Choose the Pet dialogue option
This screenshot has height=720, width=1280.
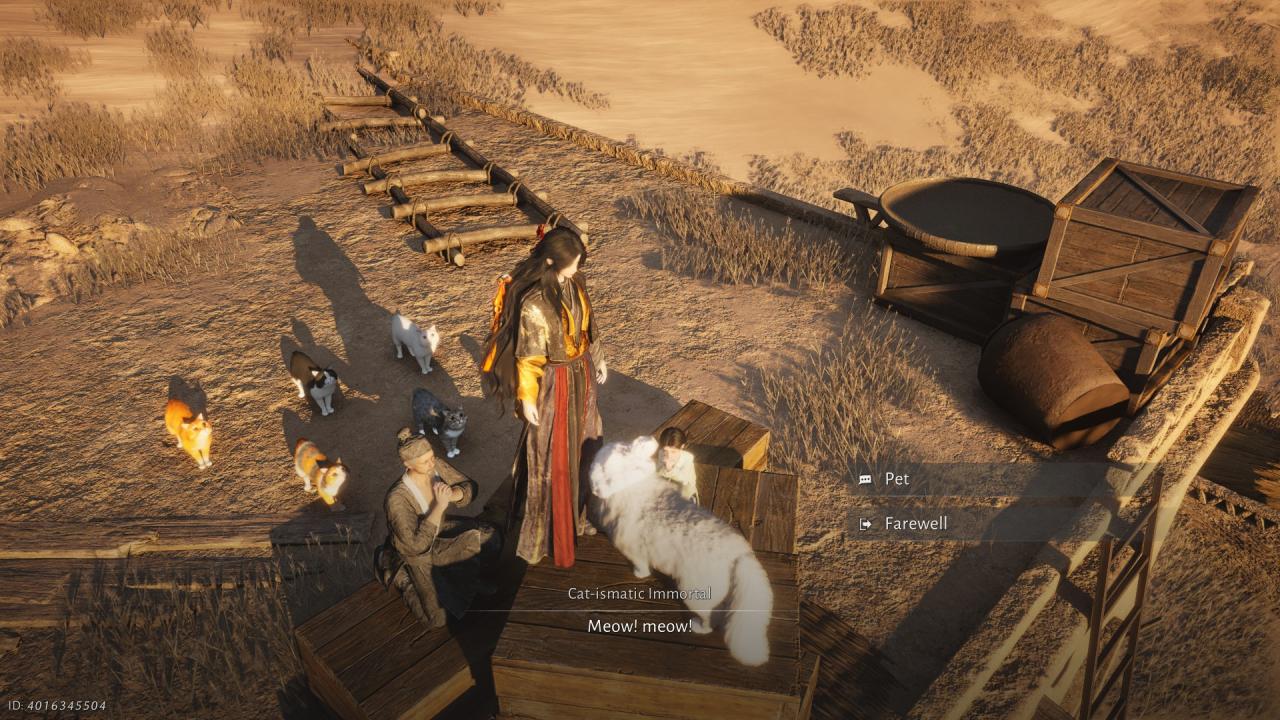click(897, 479)
